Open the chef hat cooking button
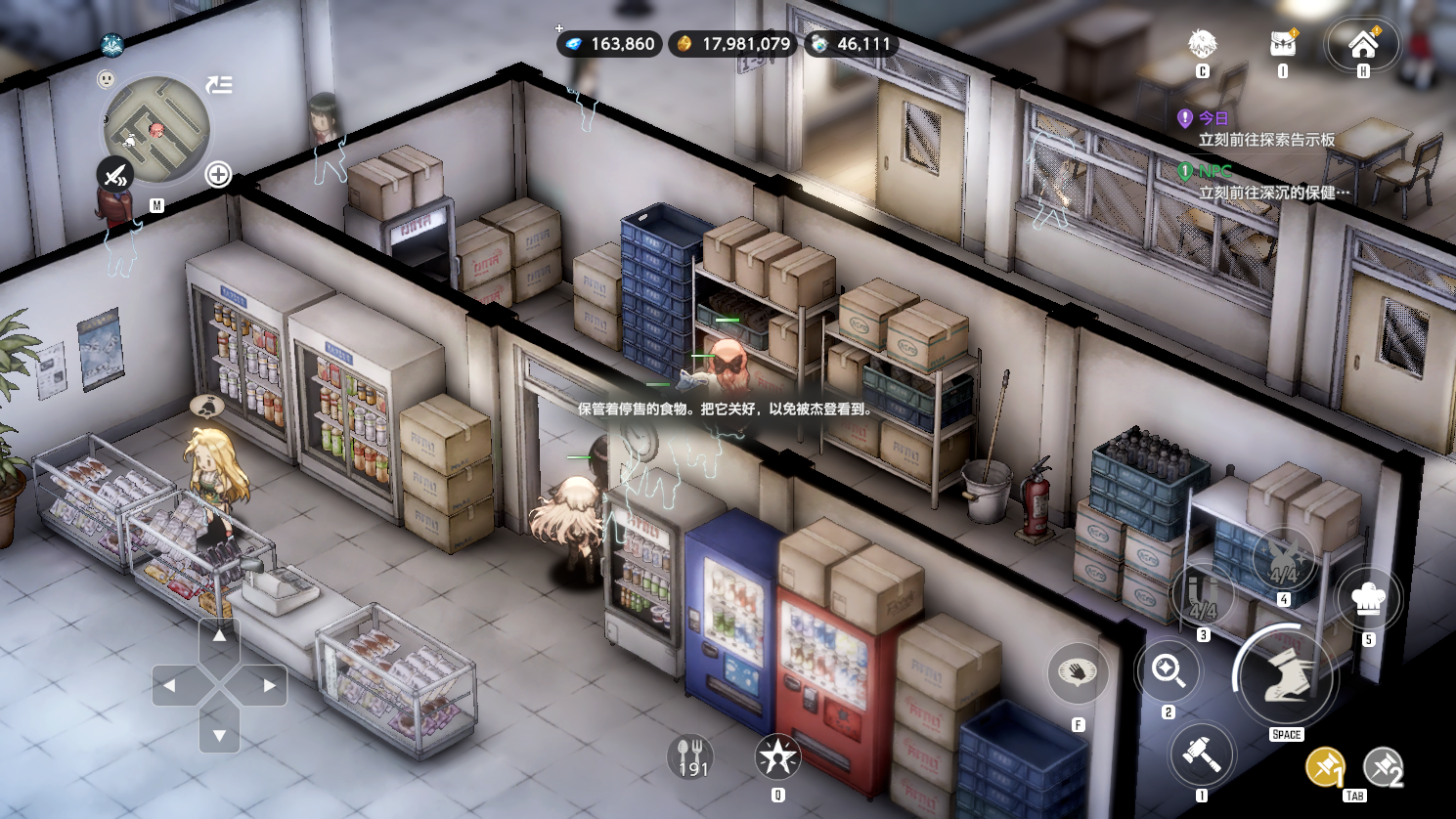1456x819 pixels. pyautogui.click(x=1368, y=598)
